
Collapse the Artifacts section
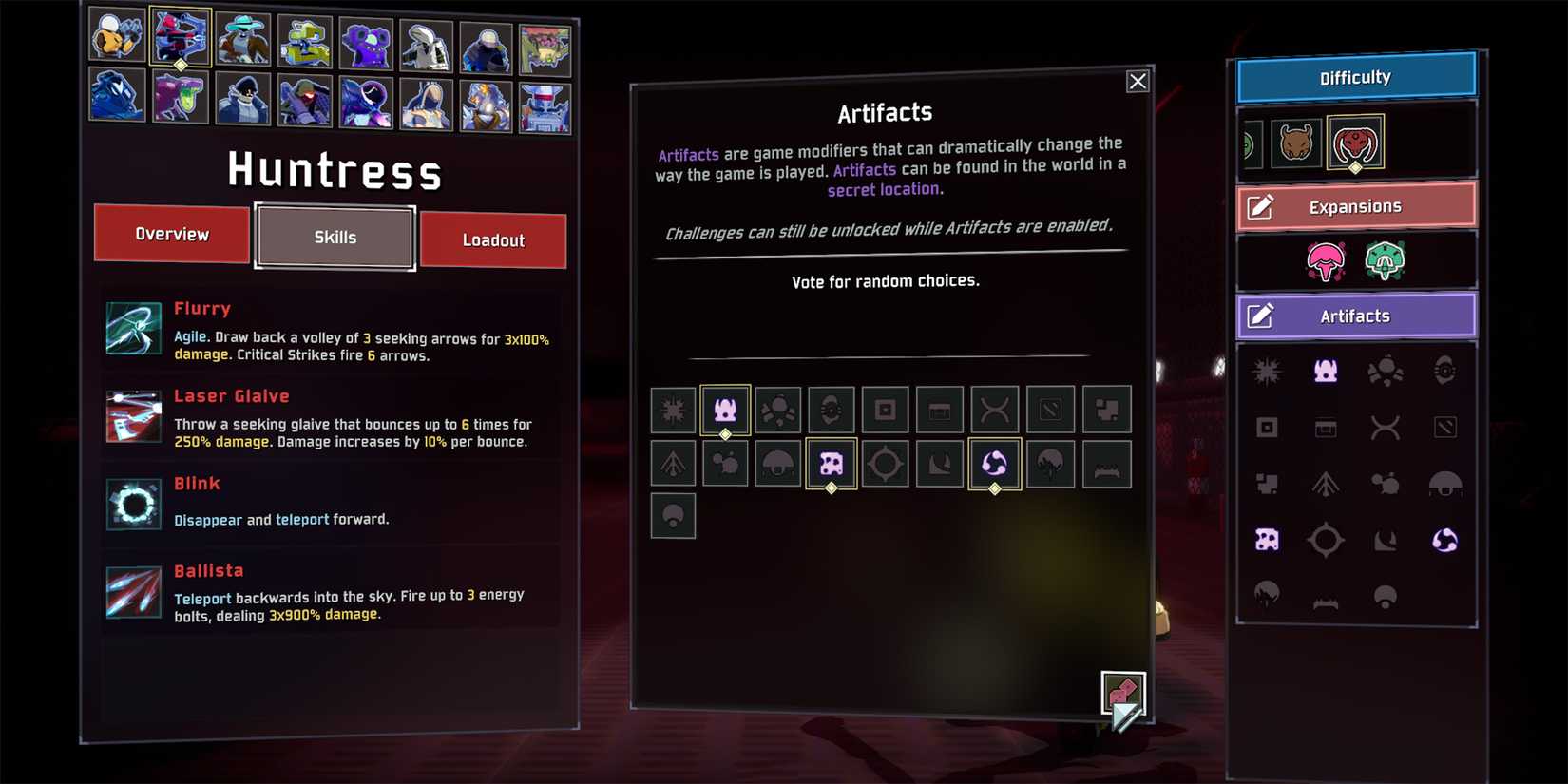(1355, 316)
